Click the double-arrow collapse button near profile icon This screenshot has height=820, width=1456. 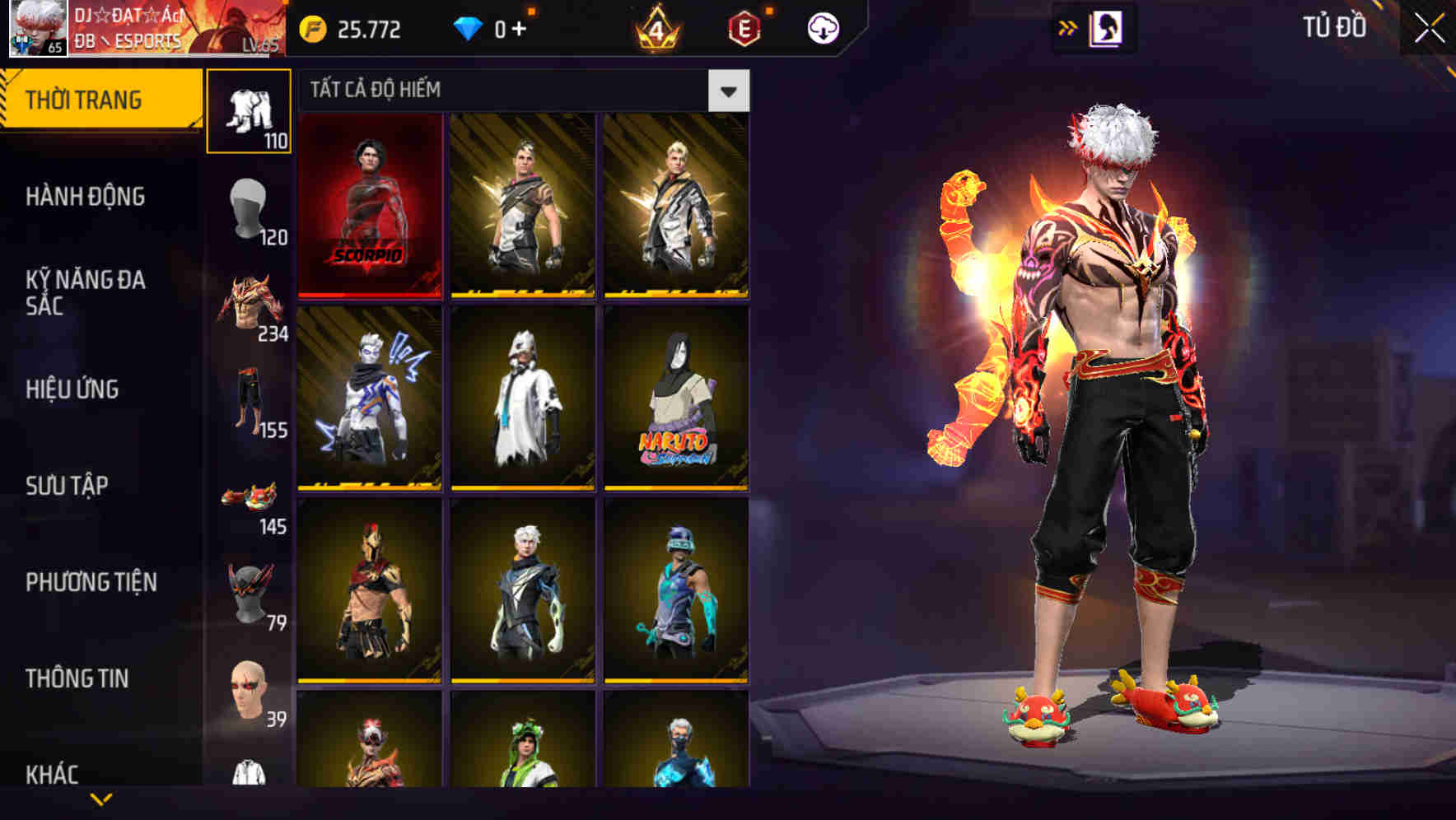click(x=1068, y=27)
